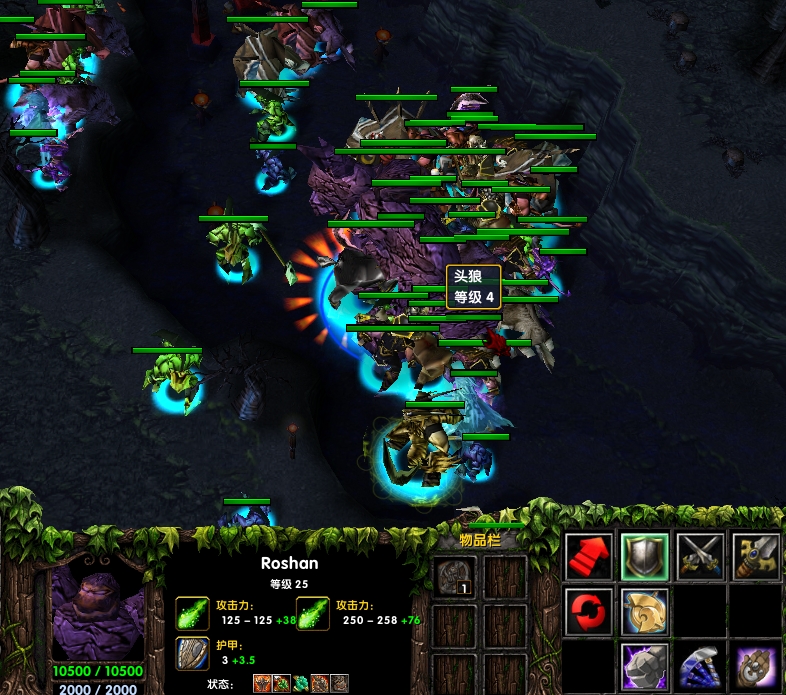Click the blue striped claw ability icon
This screenshot has width=786, height=695.
click(x=699, y=664)
